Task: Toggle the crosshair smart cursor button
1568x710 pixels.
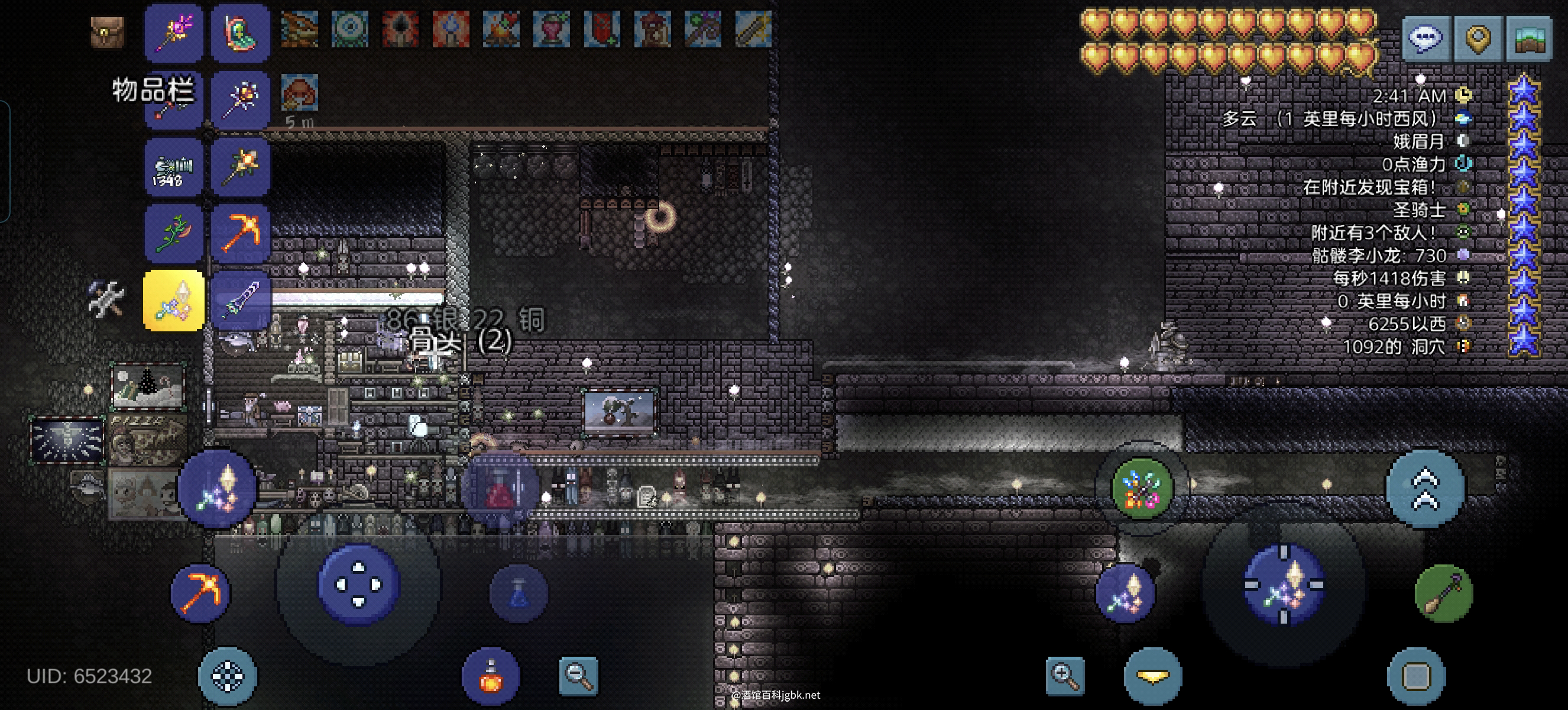Action: 227,676
